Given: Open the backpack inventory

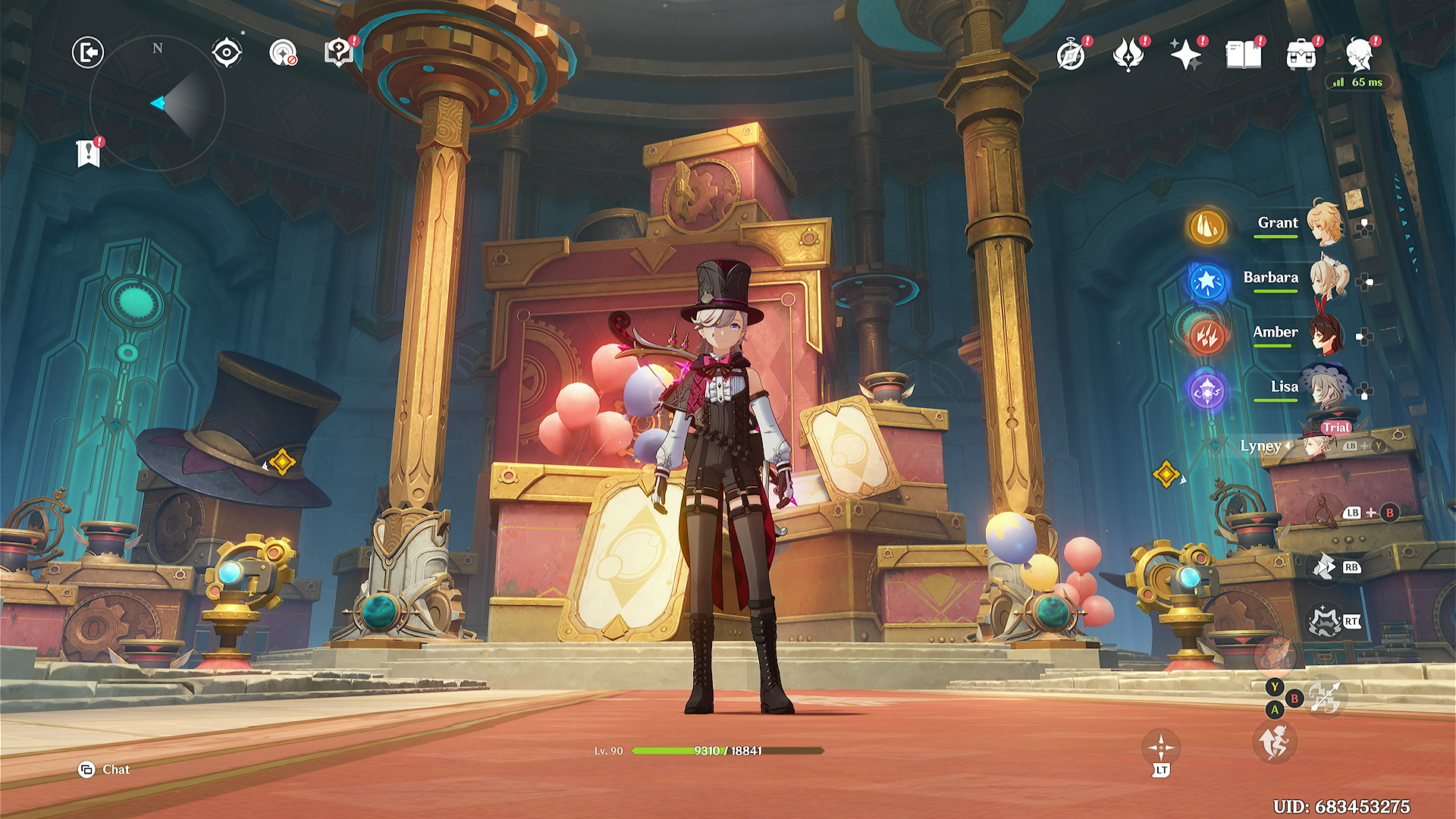Looking at the screenshot, I should pyautogui.click(x=1301, y=55).
